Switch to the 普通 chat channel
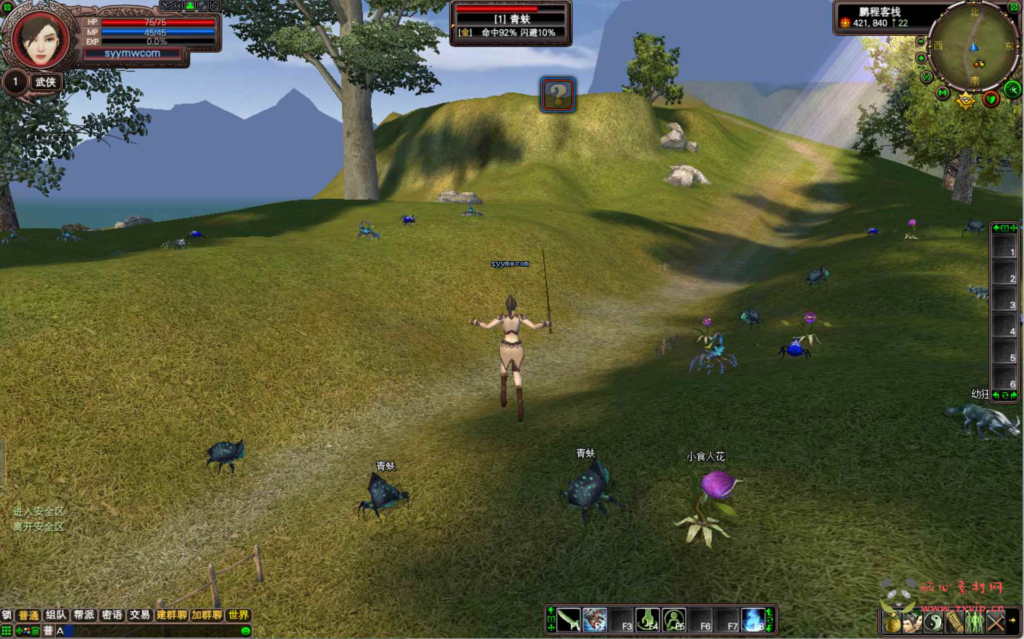The height and width of the screenshot is (639, 1024). click(x=28, y=615)
